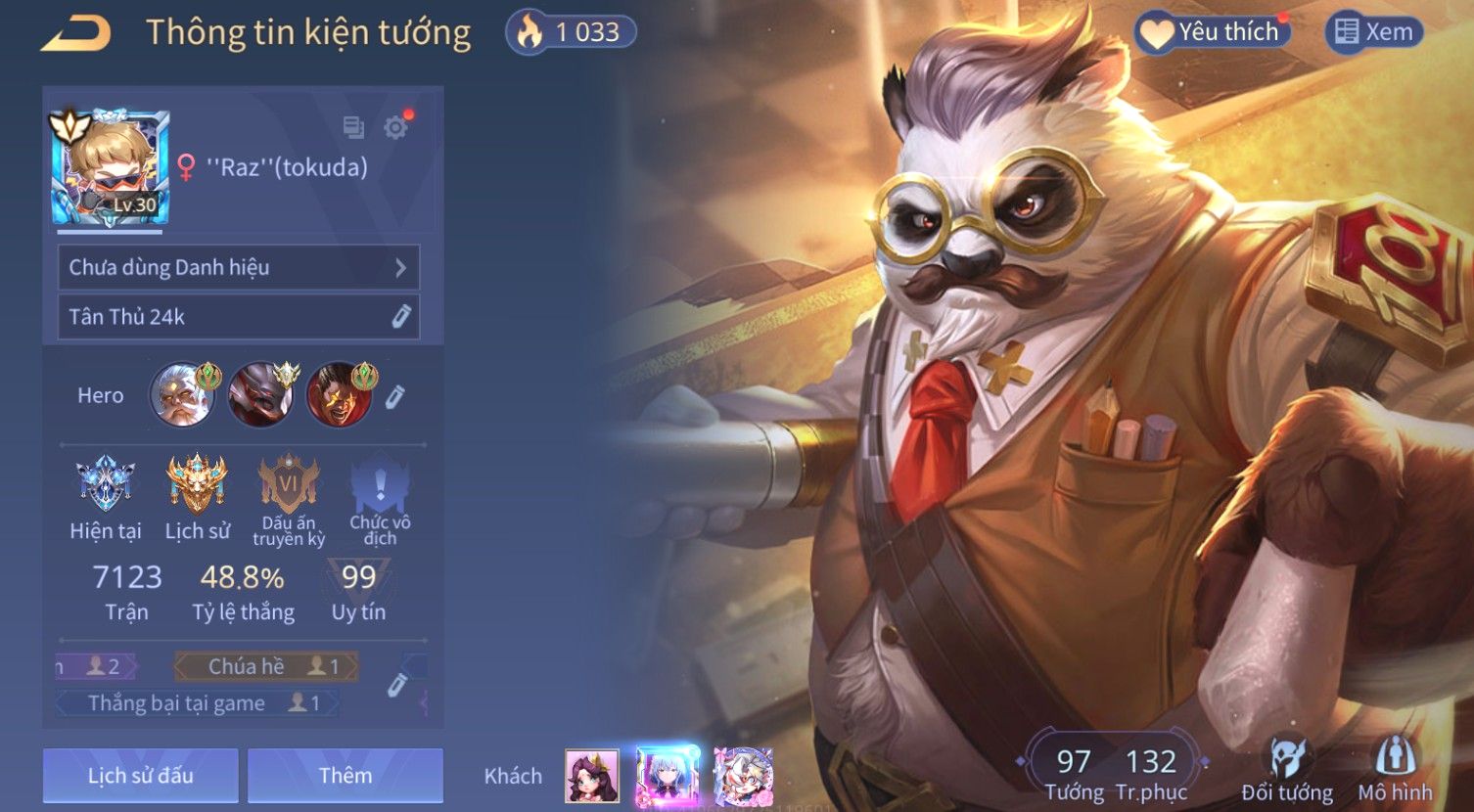This screenshot has height=812, width=1474.
Task: Open the Chưa dùng Danh hiệu title selector
Action: pyautogui.click(x=239, y=267)
